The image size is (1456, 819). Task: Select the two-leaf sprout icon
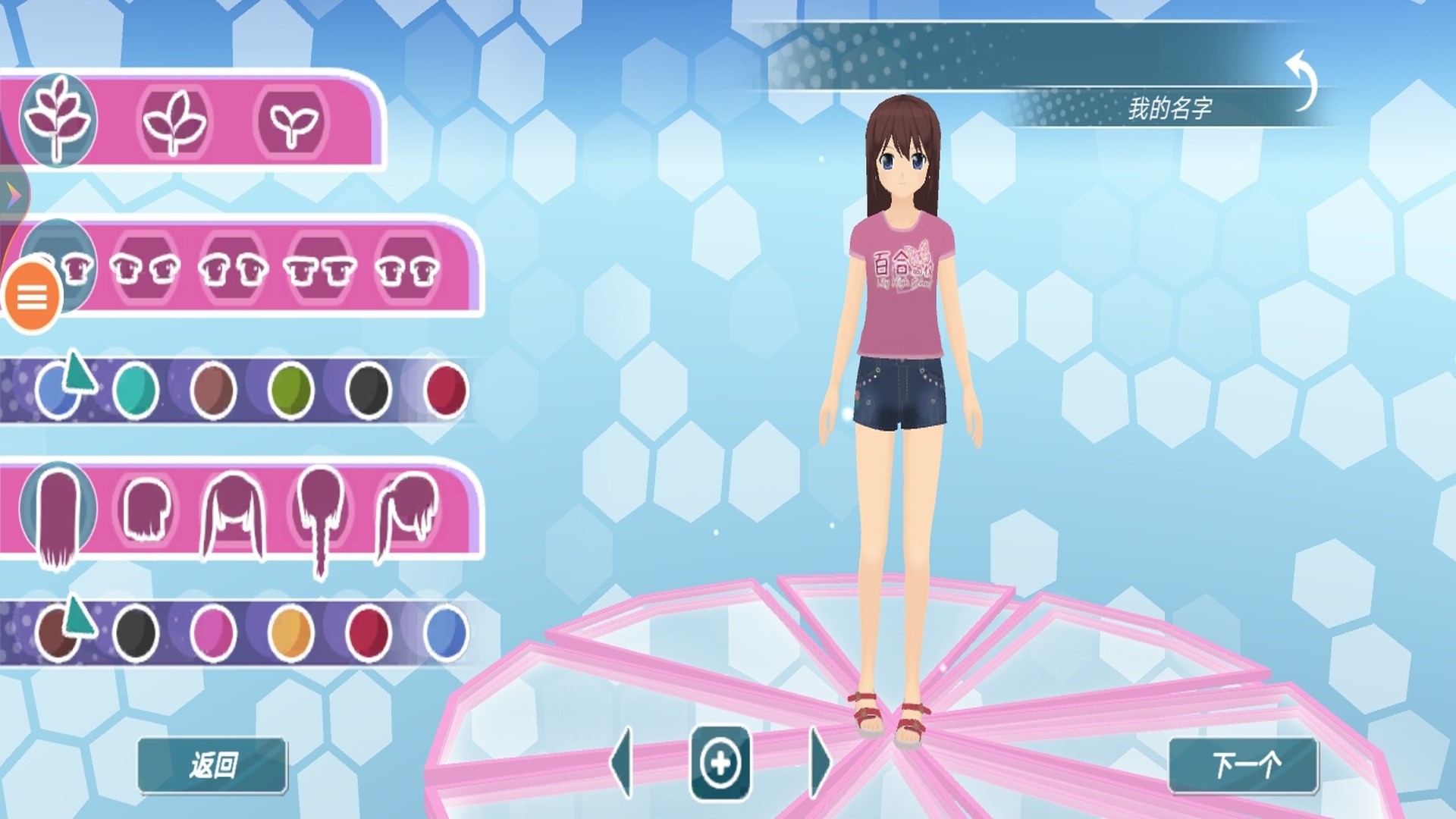tap(292, 123)
